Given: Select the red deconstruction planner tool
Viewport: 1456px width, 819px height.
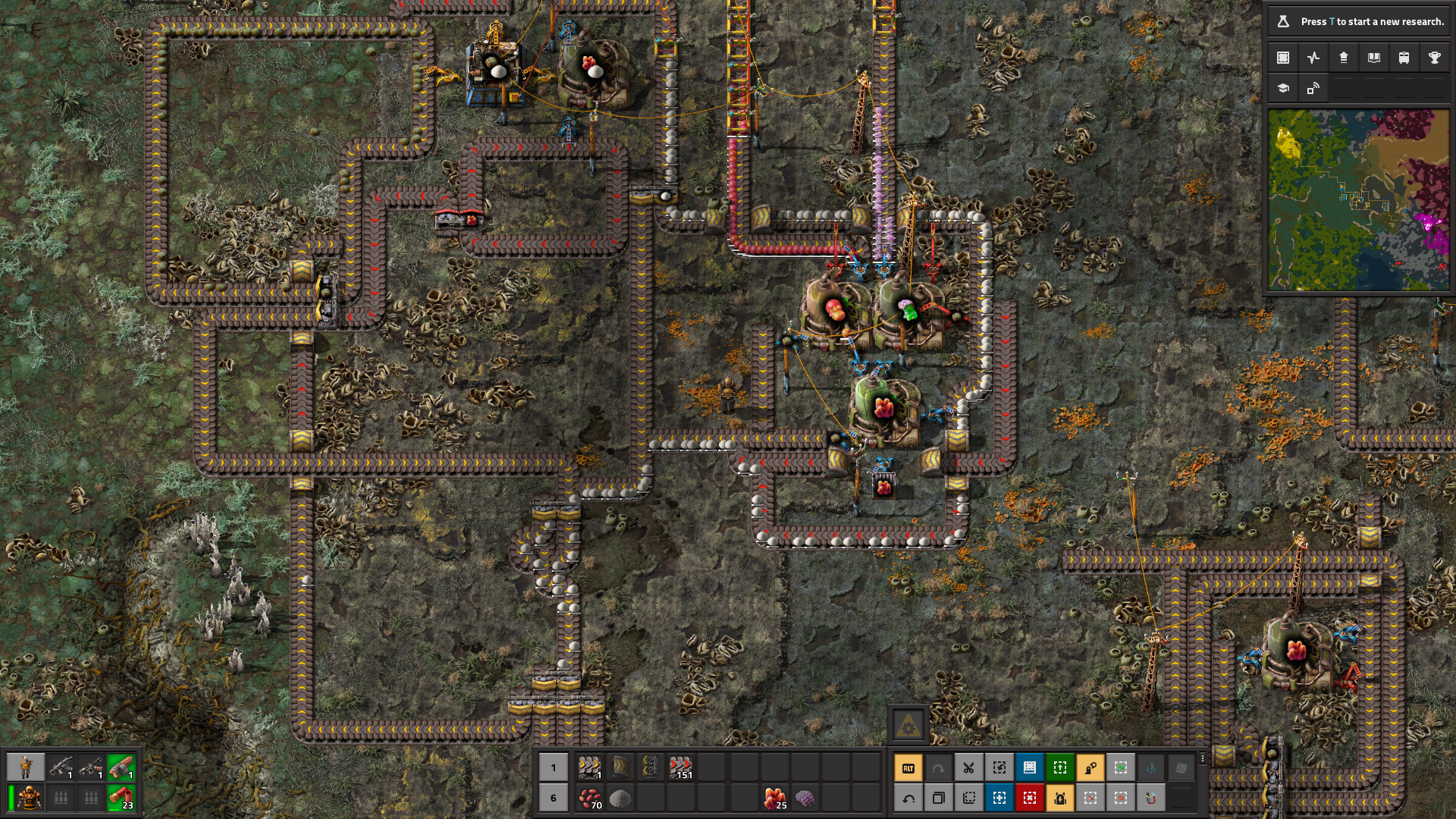Looking at the screenshot, I should click(1029, 798).
